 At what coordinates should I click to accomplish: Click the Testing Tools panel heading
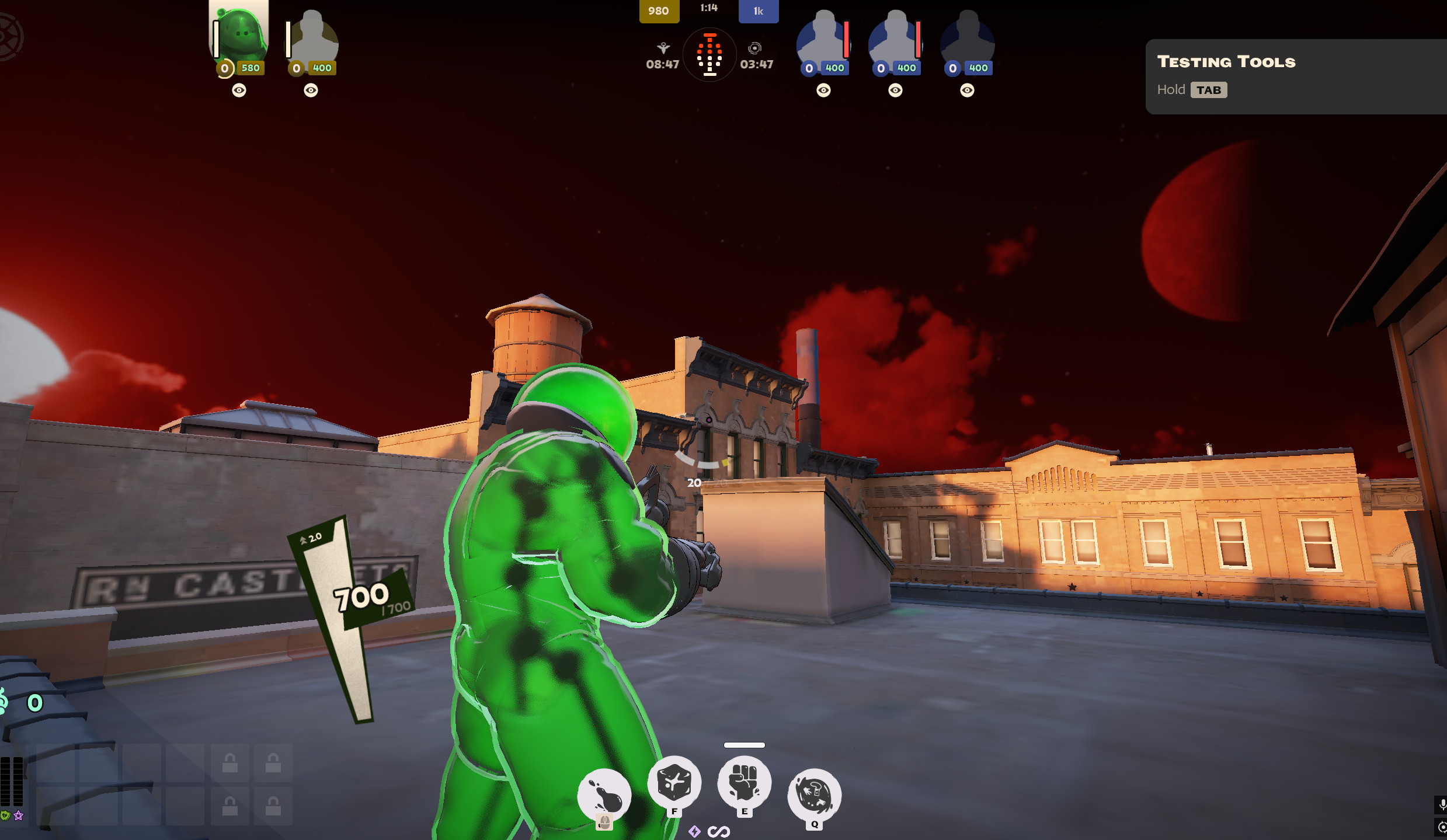click(1226, 62)
